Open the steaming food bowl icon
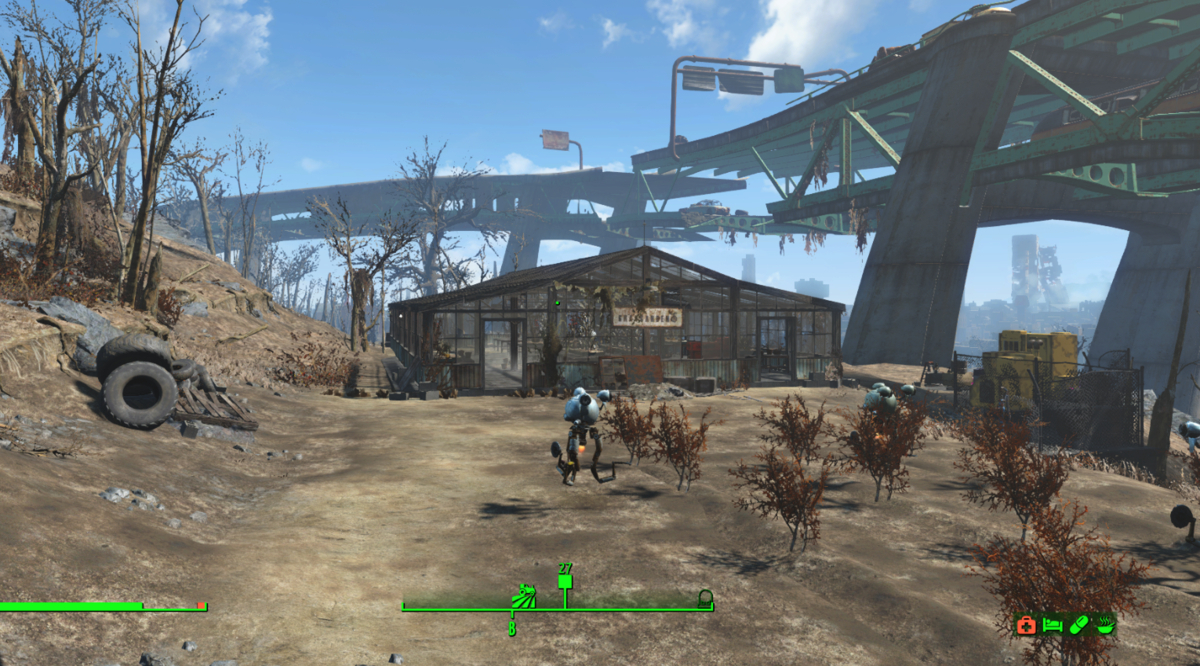 tap(1104, 625)
